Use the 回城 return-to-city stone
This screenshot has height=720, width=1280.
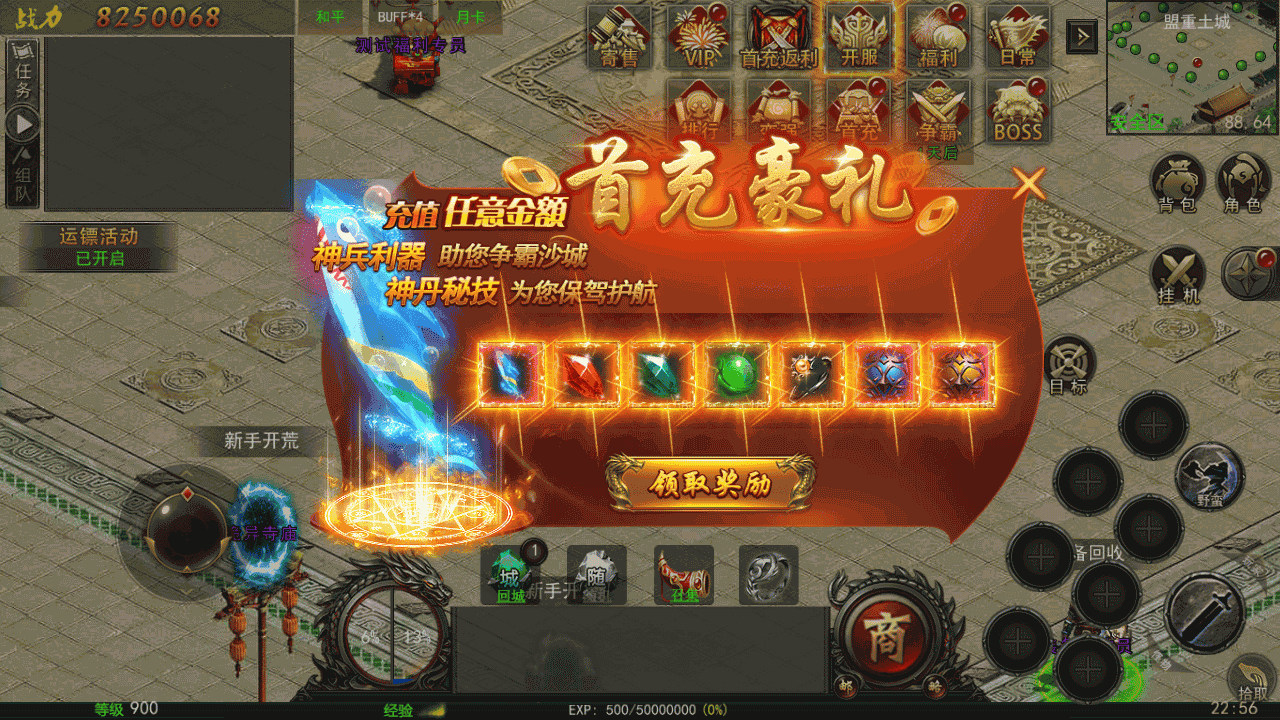click(x=511, y=576)
